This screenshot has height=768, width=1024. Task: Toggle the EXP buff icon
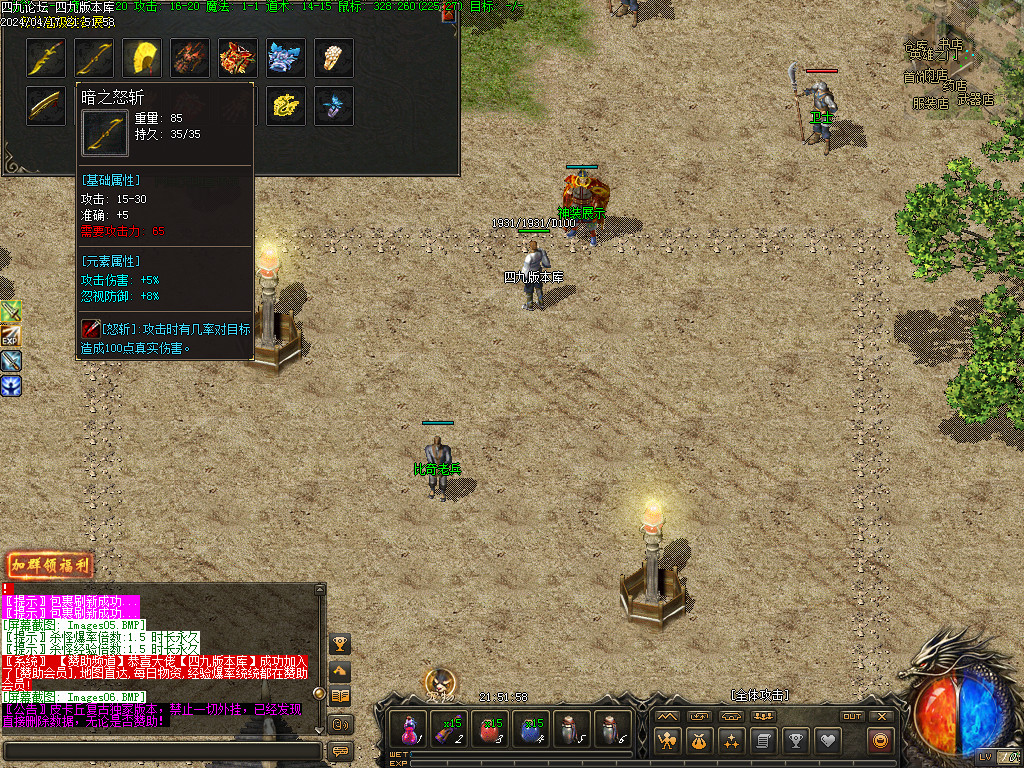pyautogui.click(x=11, y=336)
